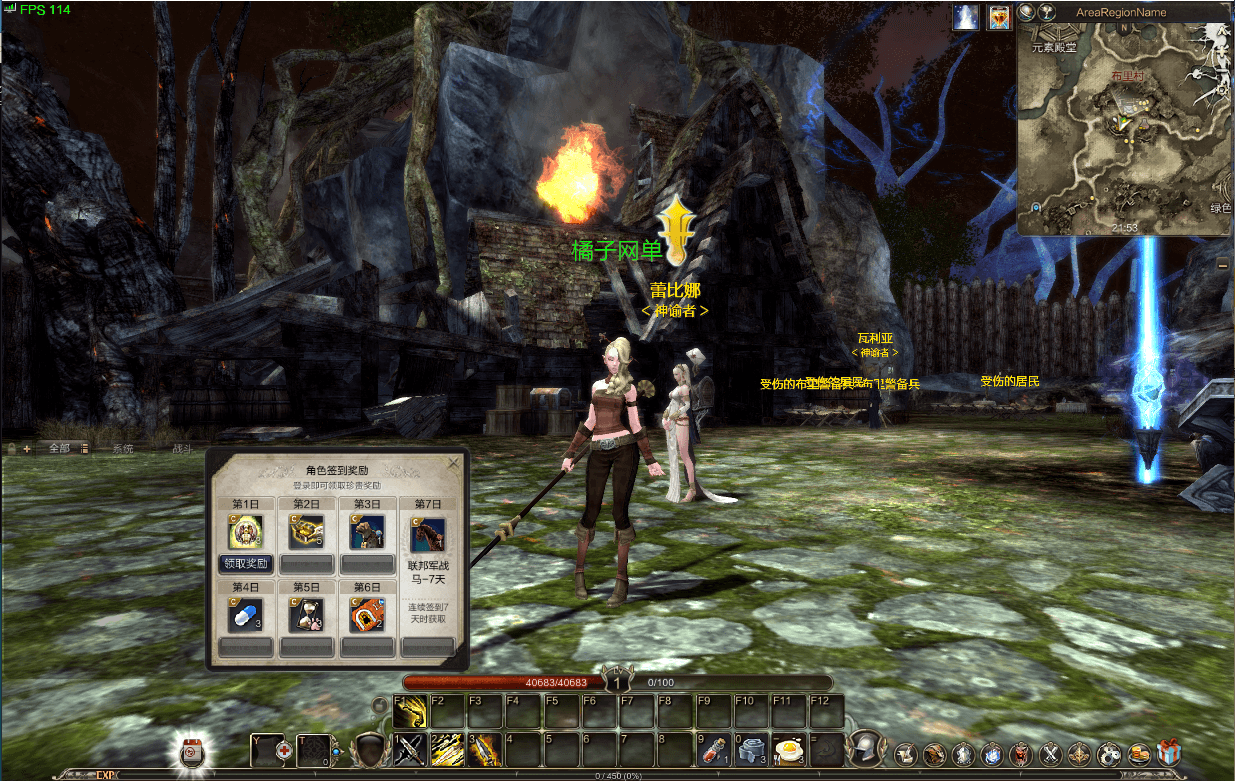Collapse the tracker with the minus button
This screenshot has width=1235, height=781.
1222,264
